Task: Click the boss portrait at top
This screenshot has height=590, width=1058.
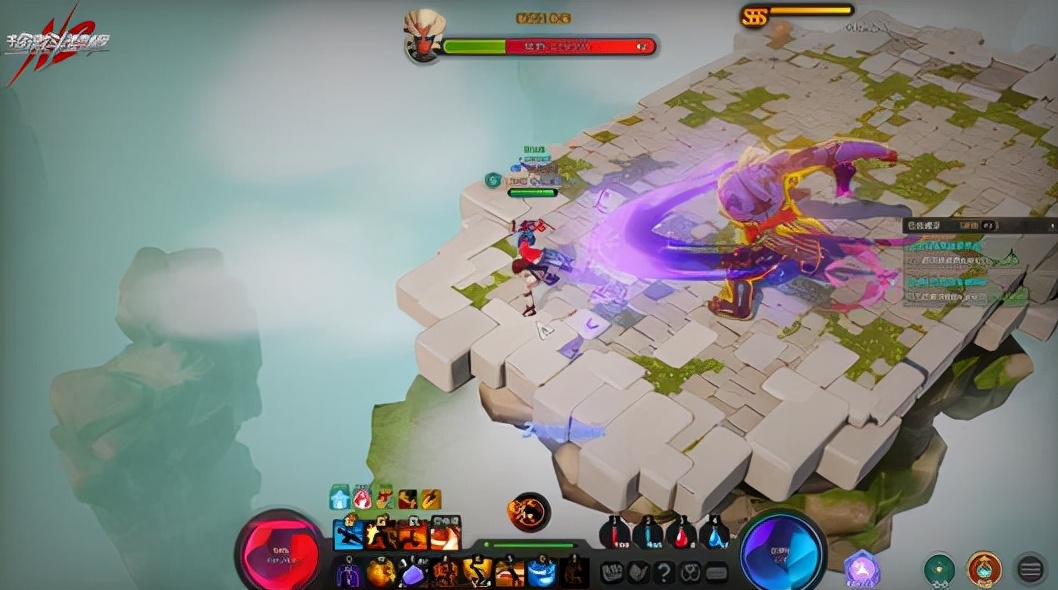Action: pos(423,36)
